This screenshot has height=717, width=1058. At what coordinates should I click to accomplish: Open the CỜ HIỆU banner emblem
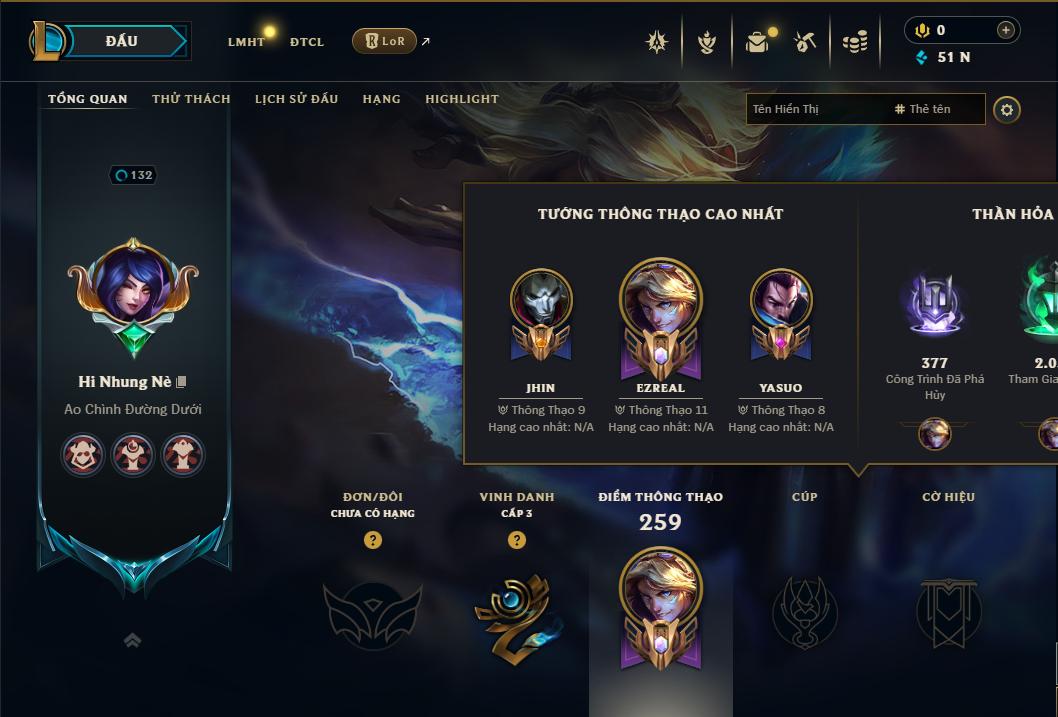click(x=948, y=612)
